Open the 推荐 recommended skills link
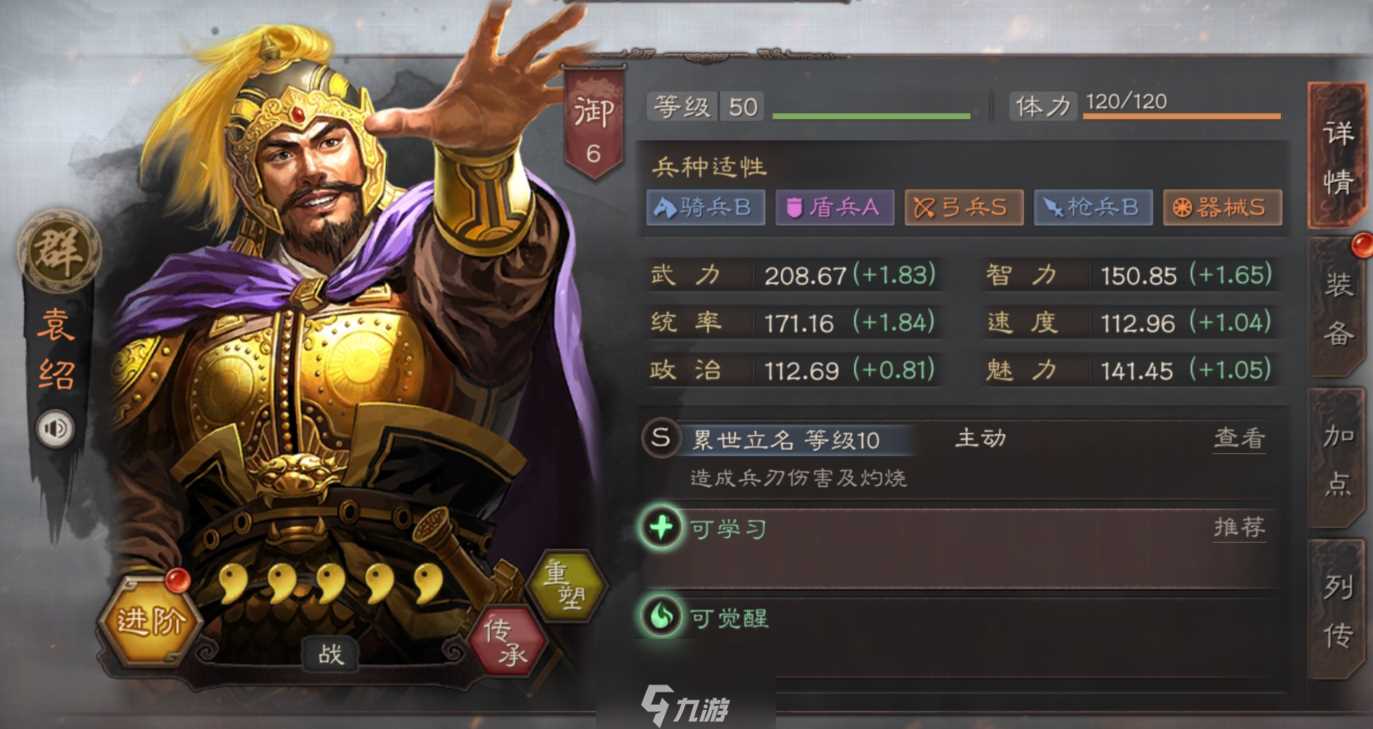Viewport: 1373px width, 729px height. [x=1238, y=527]
